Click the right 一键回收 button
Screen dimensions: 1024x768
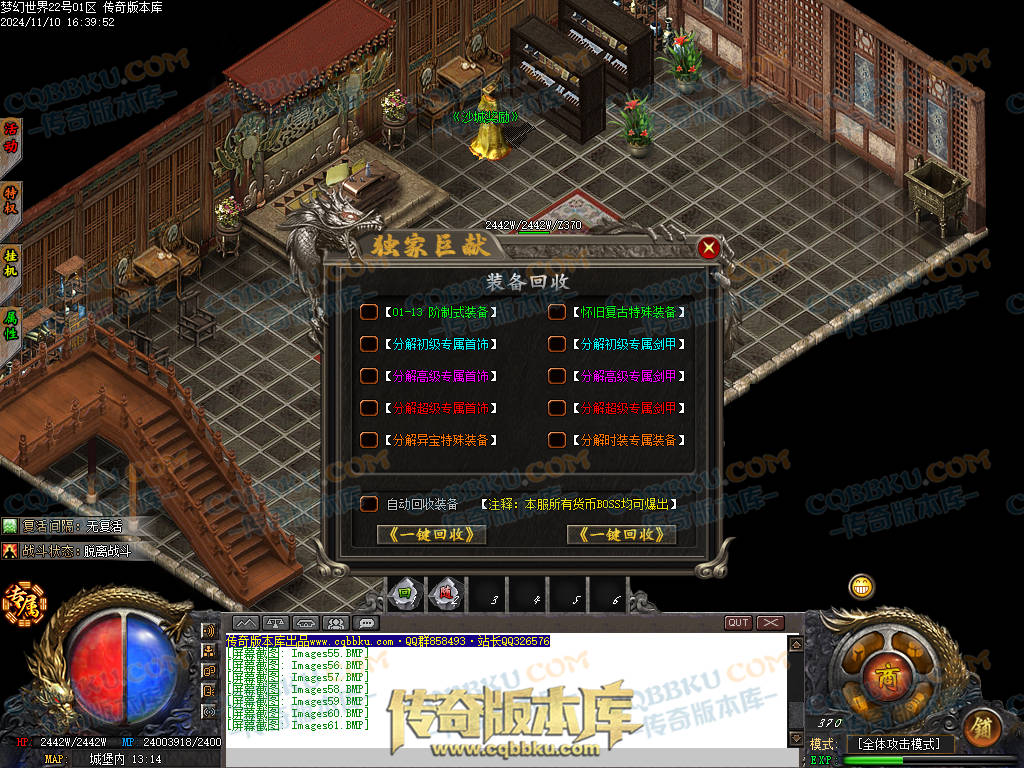pyautogui.click(x=621, y=535)
